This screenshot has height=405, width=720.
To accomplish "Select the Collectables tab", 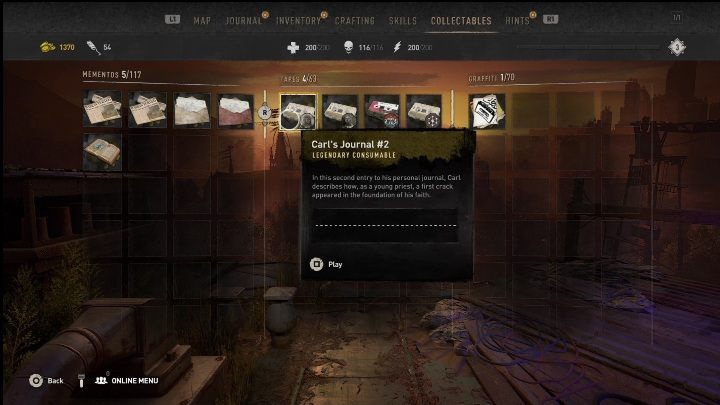I will pyautogui.click(x=461, y=20).
